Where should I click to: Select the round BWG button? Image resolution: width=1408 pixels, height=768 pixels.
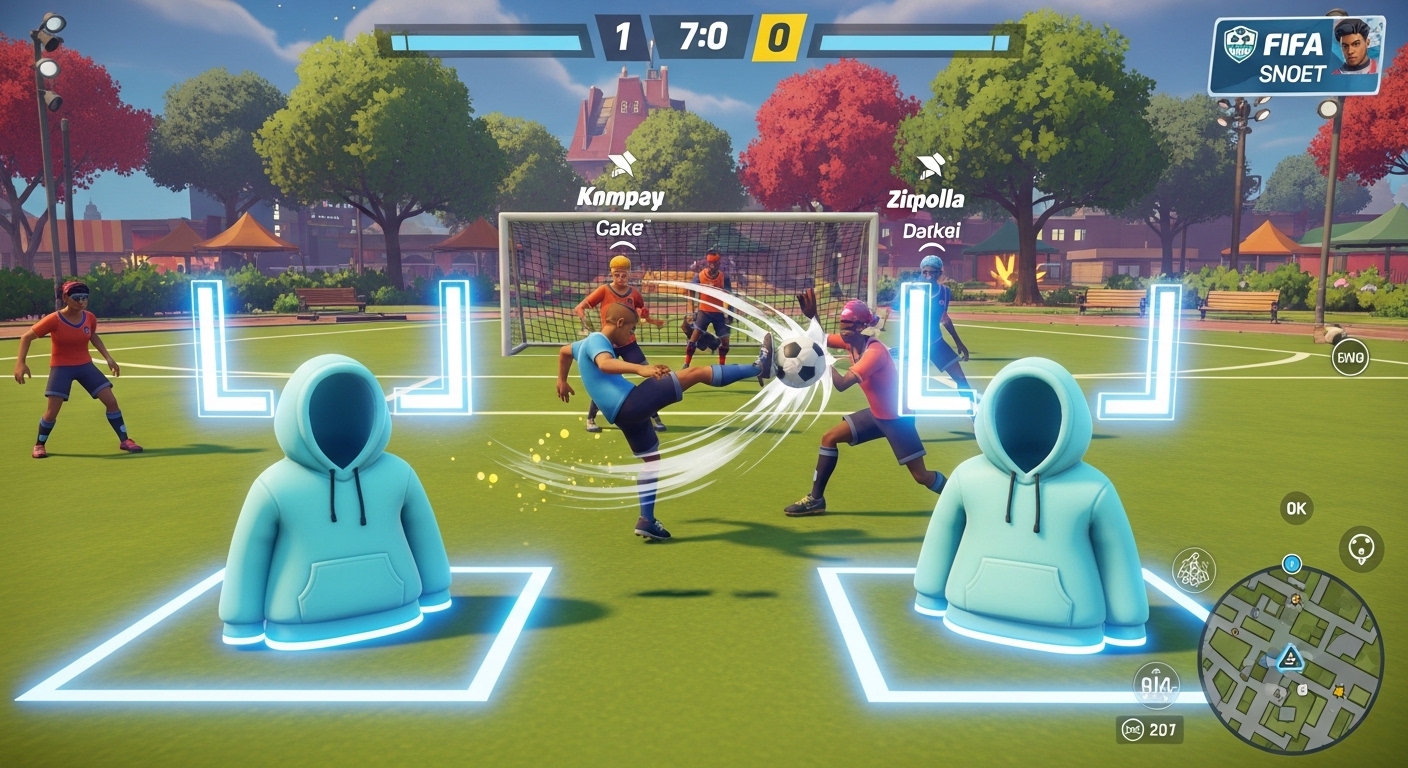click(1349, 357)
